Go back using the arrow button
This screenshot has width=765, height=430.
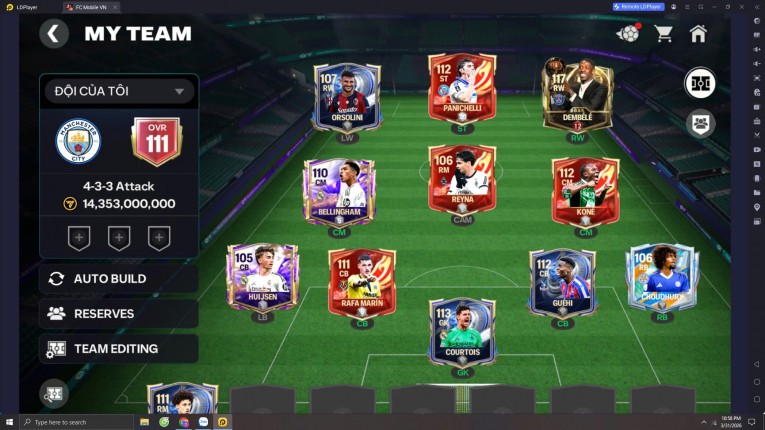53,34
